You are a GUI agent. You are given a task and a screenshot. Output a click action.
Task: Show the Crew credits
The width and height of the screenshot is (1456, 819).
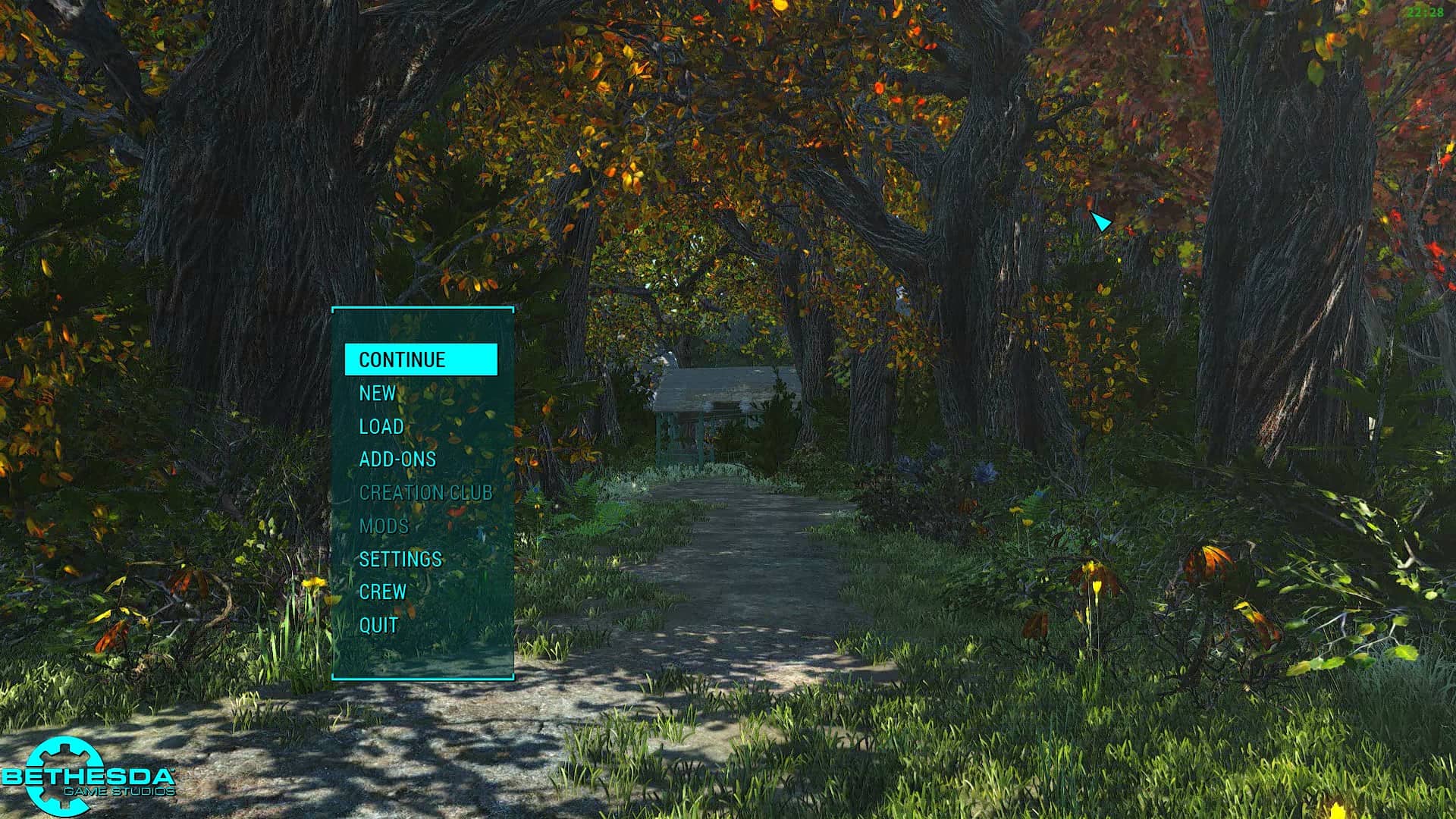pyautogui.click(x=383, y=592)
